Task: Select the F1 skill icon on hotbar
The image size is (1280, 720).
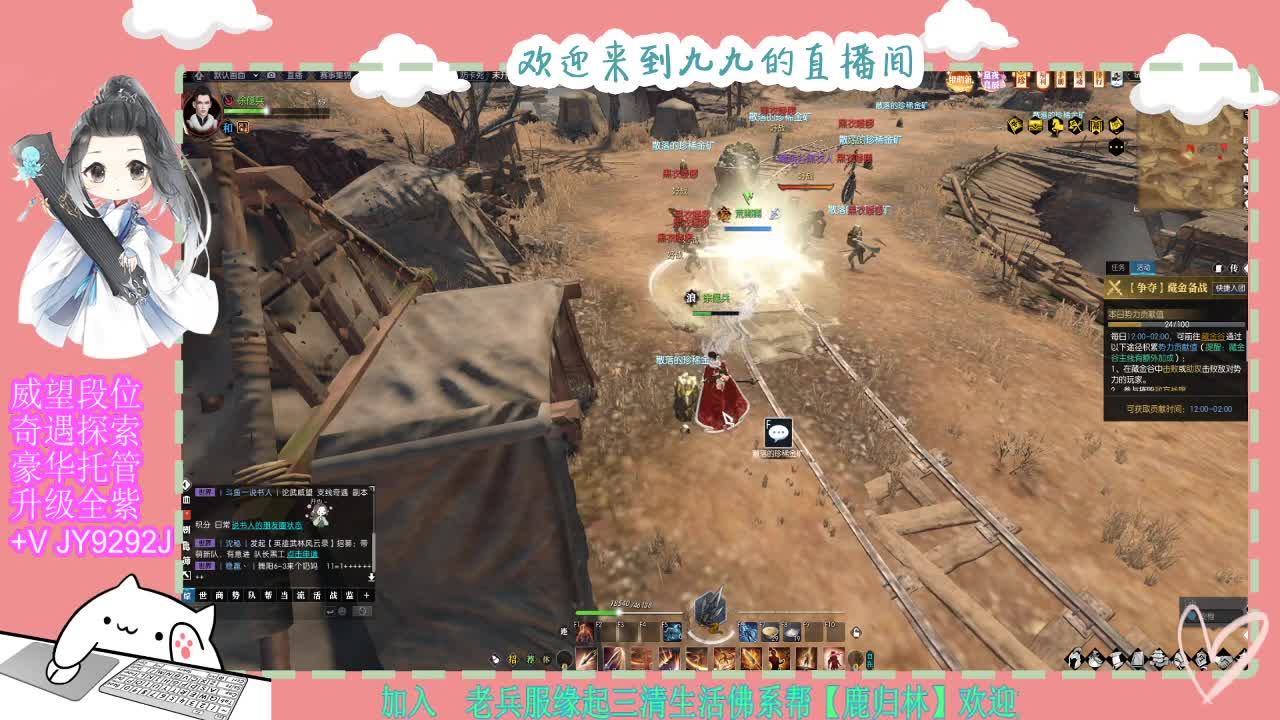Action: pyautogui.click(x=586, y=633)
